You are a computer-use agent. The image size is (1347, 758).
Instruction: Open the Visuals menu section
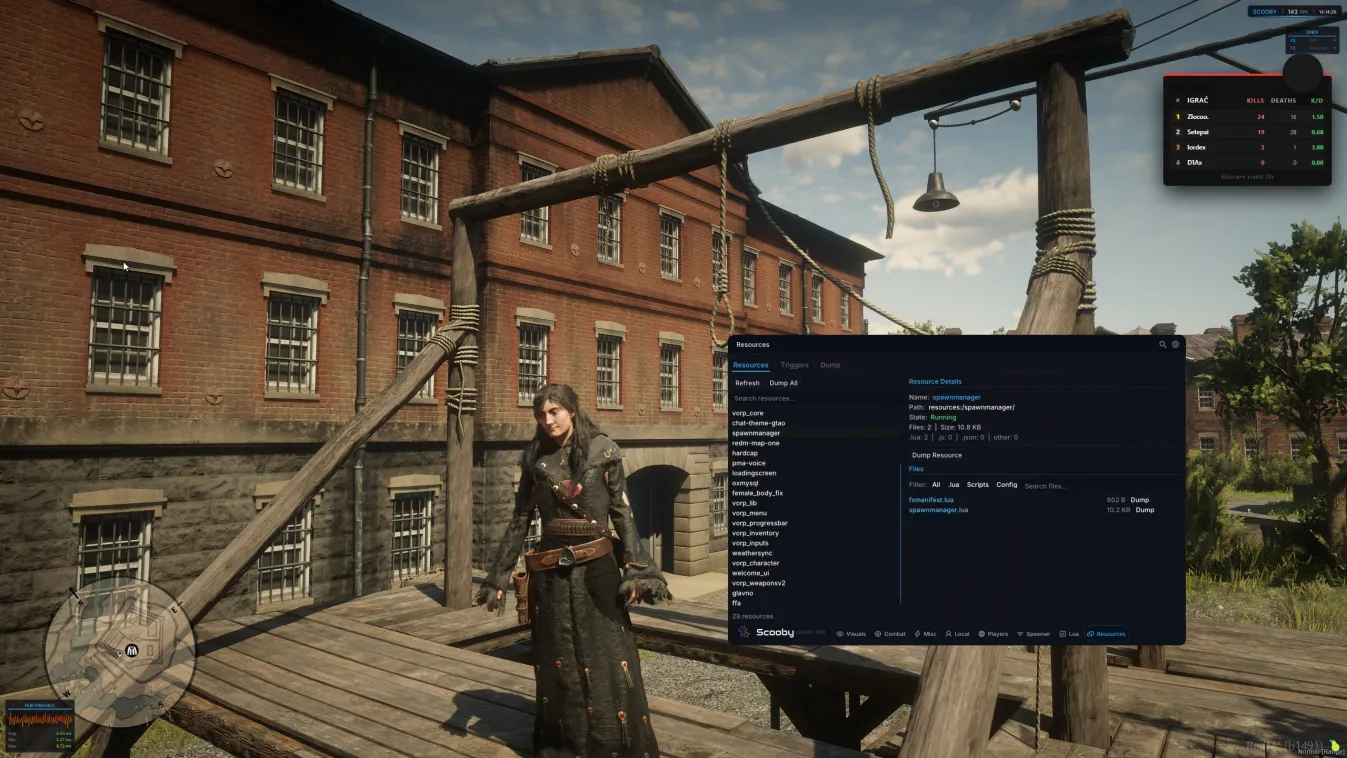pyautogui.click(x=852, y=633)
